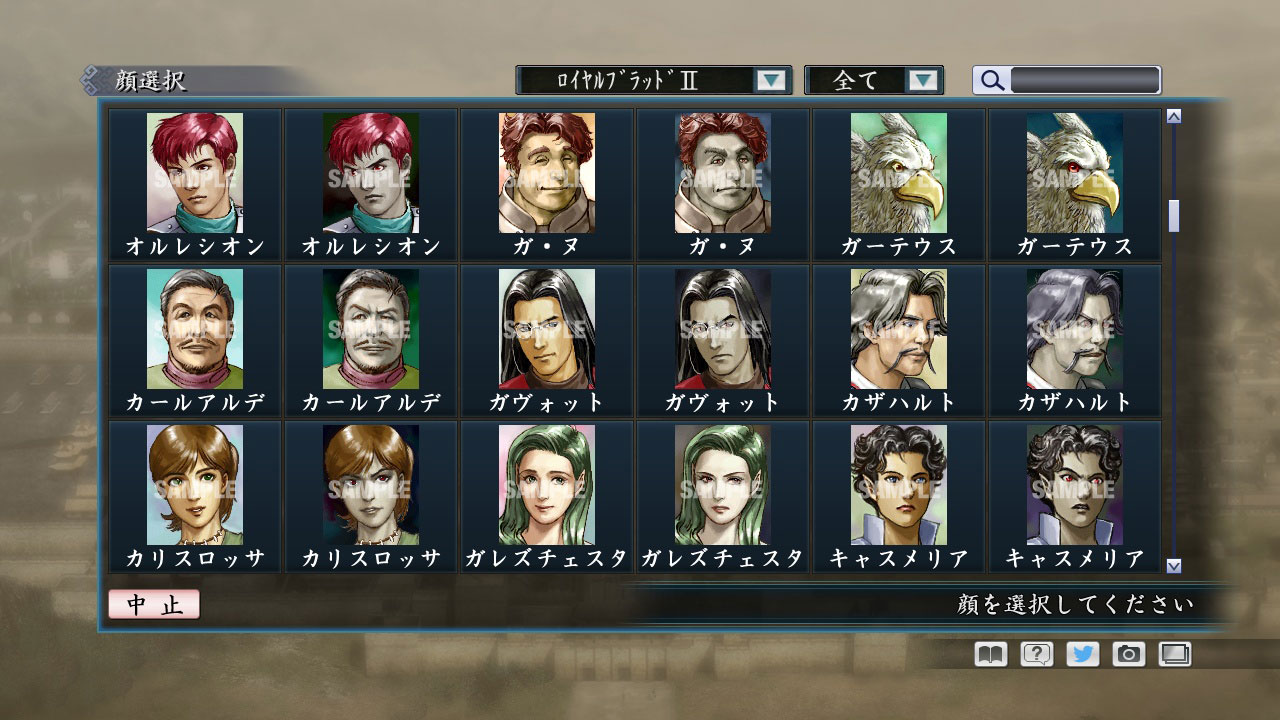This screenshot has width=1280, height=720.
Task: Select the green-haired ガレズチェスタ portrait
Action: coord(545,485)
